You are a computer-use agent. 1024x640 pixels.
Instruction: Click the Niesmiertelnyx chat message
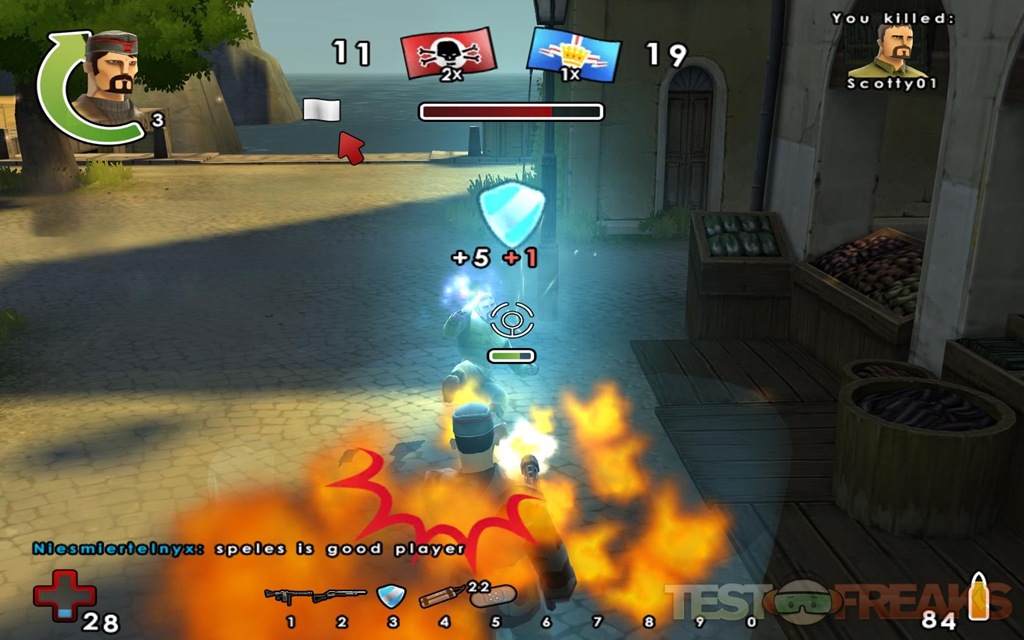click(248, 548)
